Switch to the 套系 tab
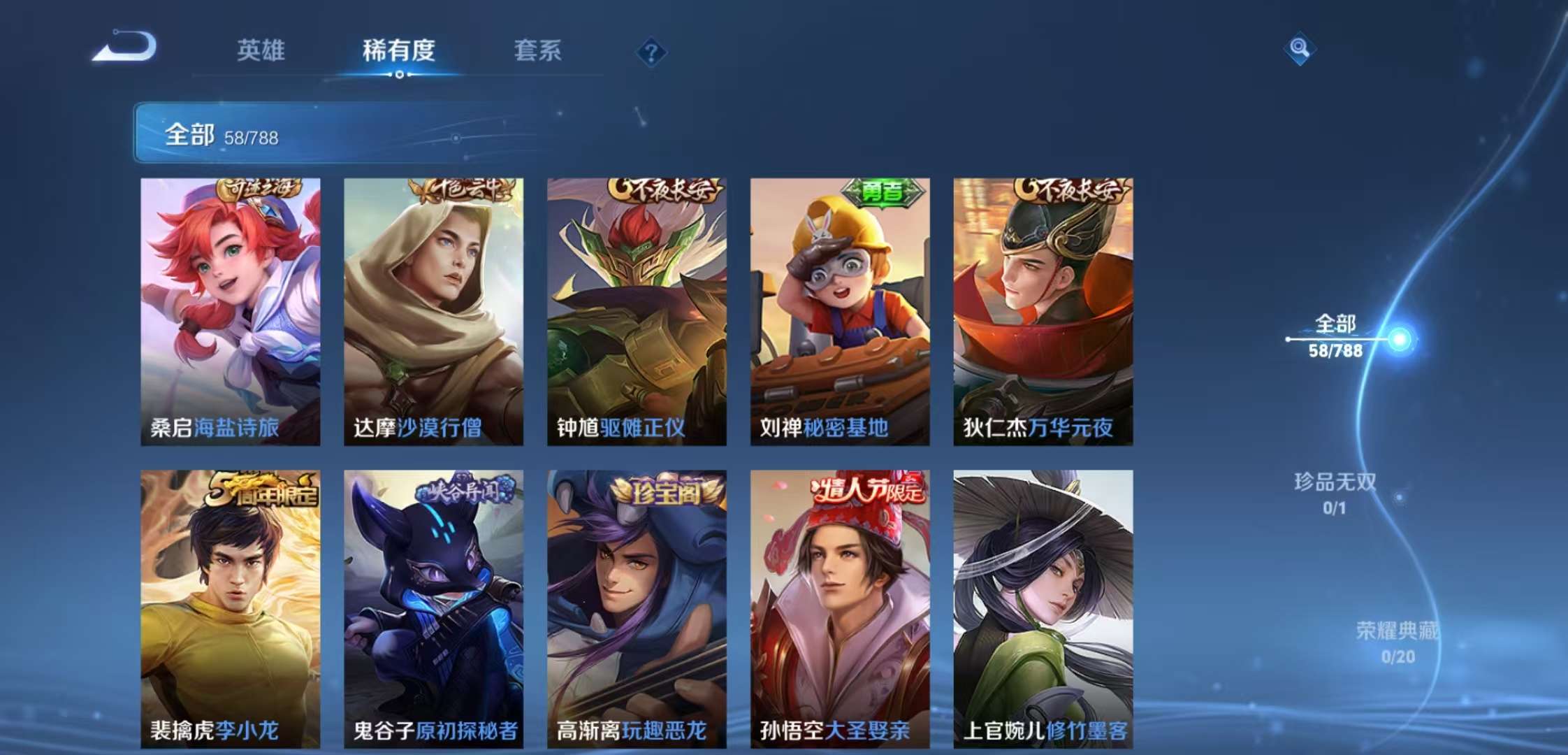The height and width of the screenshot is (755, 1568). [539, 50]
